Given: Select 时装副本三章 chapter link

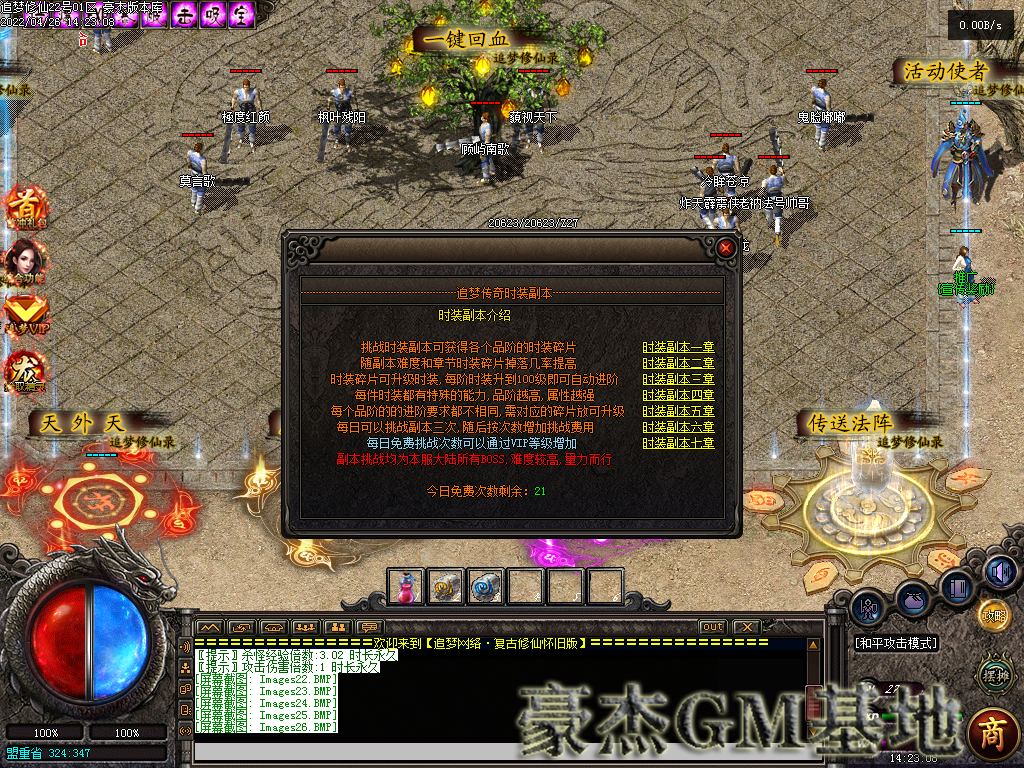Looking at the screenshot, I should (x=678, y=379).
